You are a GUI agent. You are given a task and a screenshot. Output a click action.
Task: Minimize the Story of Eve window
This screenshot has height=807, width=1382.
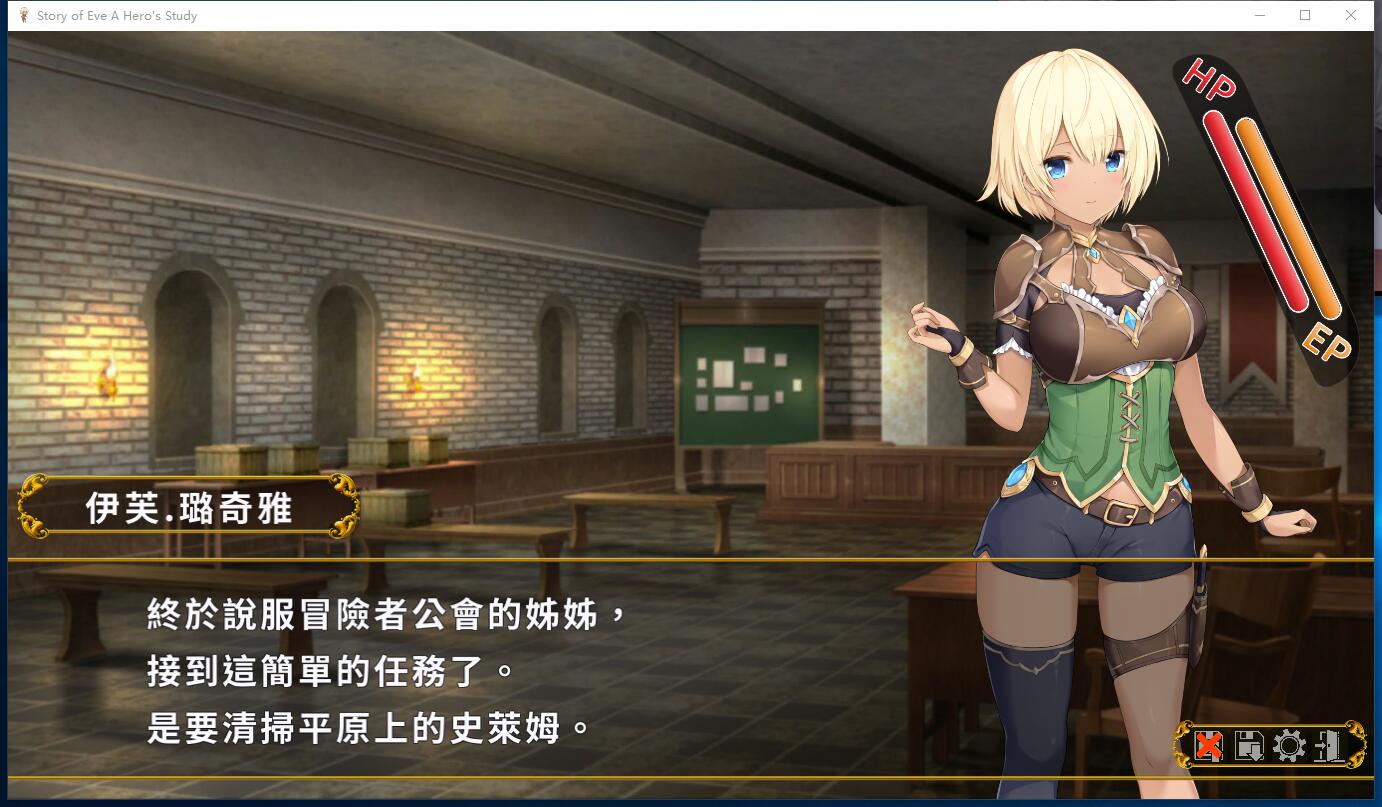pos(1259,15)
